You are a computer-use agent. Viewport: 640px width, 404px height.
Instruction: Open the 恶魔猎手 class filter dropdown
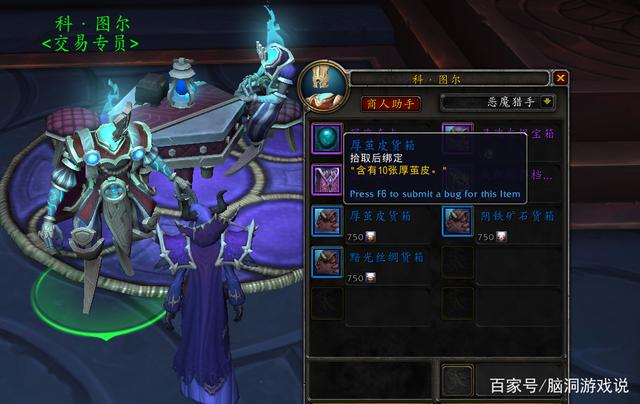[x=548, y=102]
